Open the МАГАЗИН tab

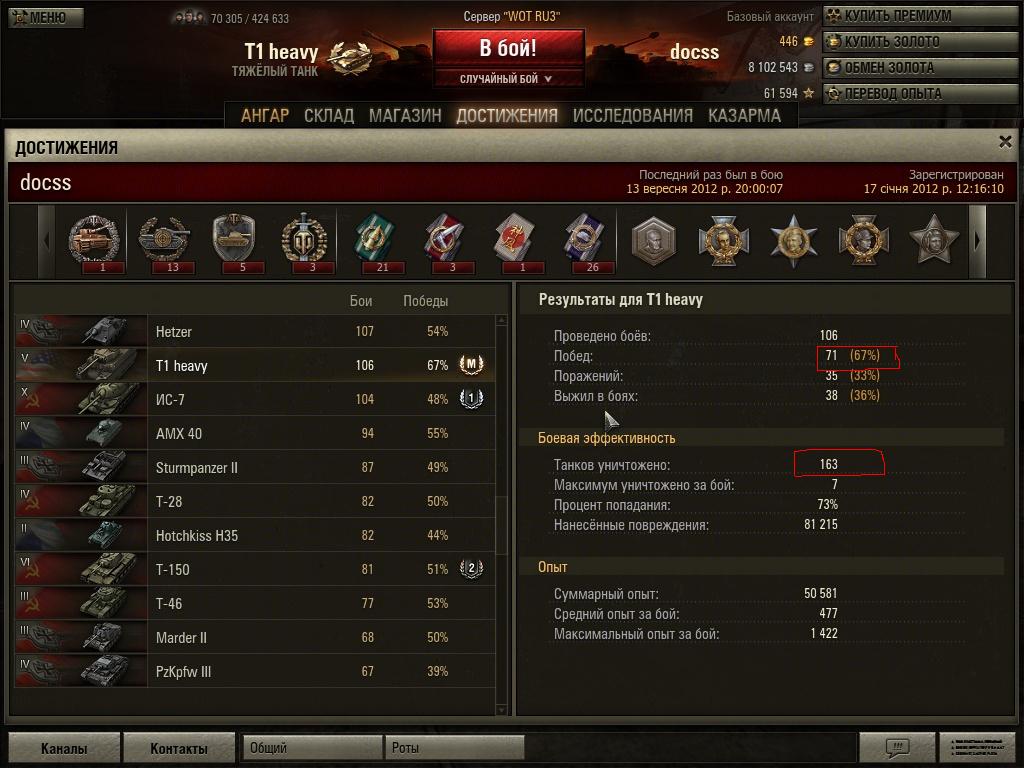click(405, 116)
